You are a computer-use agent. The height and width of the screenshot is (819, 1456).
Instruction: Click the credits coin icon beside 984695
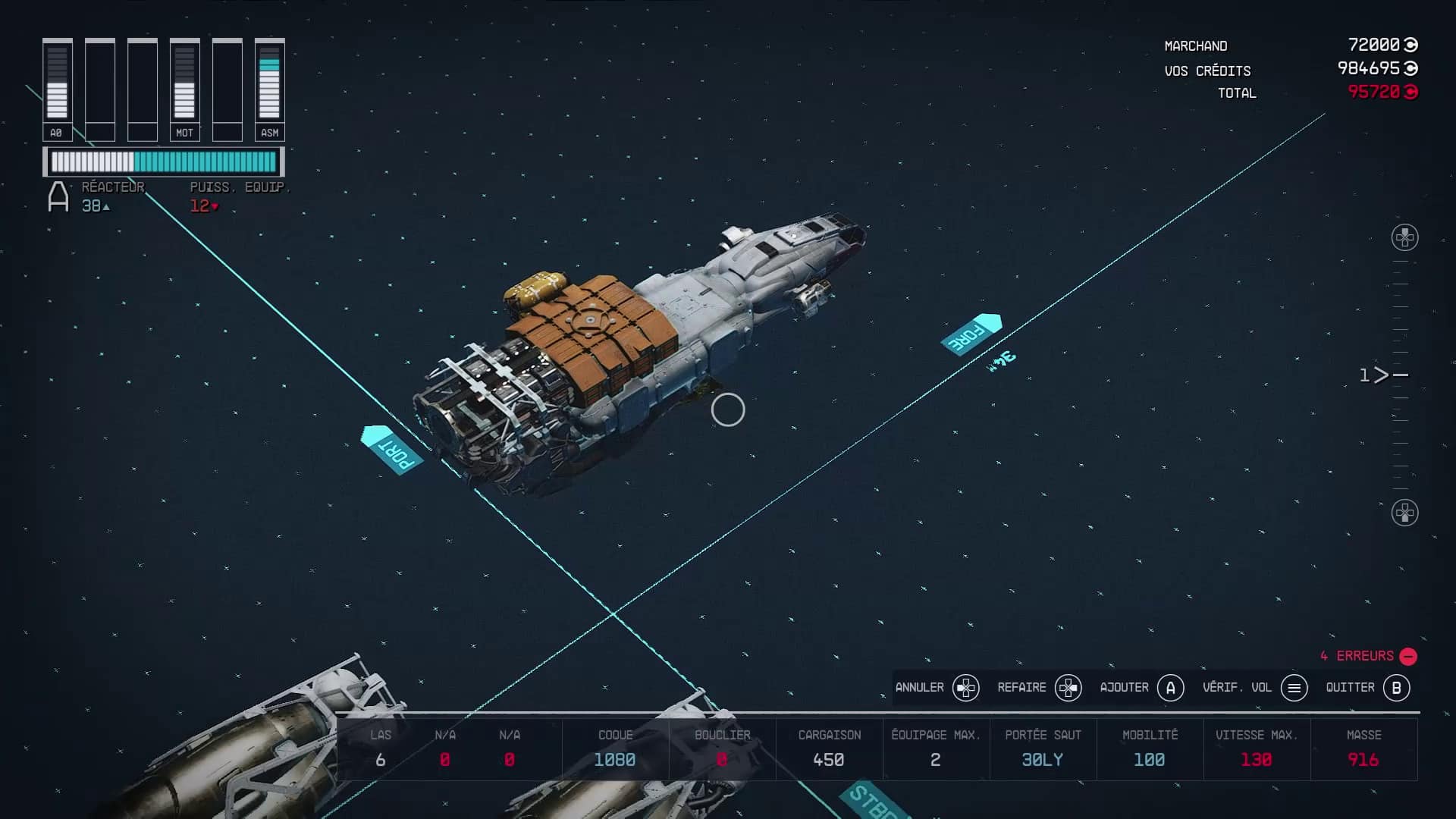point(1410,67)
